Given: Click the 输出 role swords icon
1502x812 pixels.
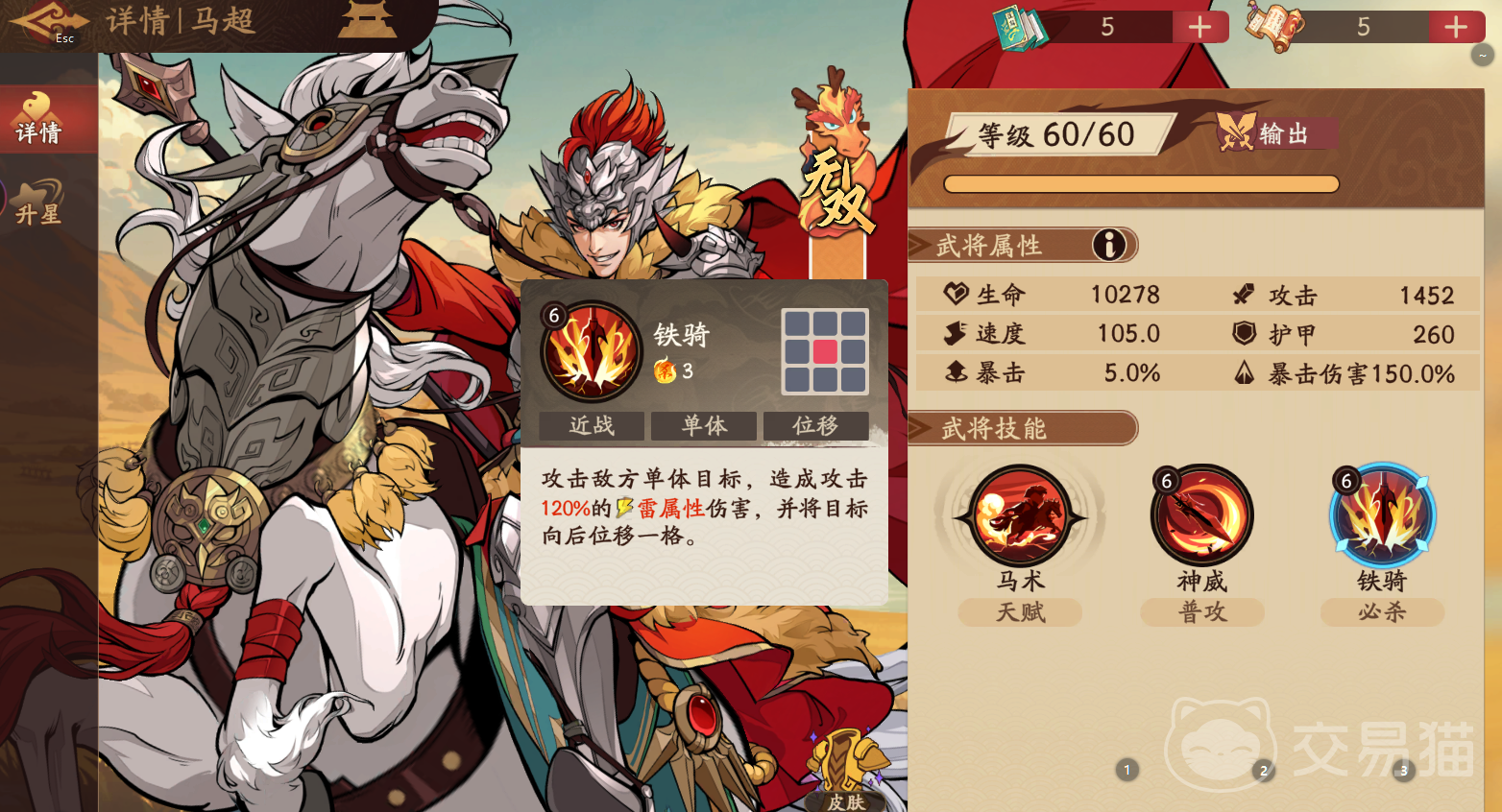Looking at the screenshot, I should pyautogui.click(x=1239, y=133).
